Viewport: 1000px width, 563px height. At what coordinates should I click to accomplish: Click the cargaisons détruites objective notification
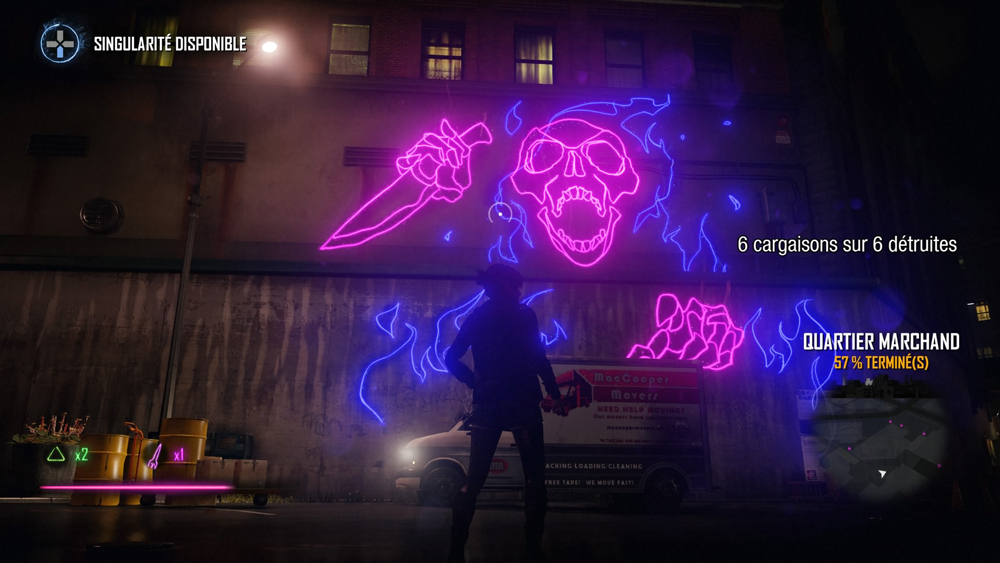tap(847, 244)
